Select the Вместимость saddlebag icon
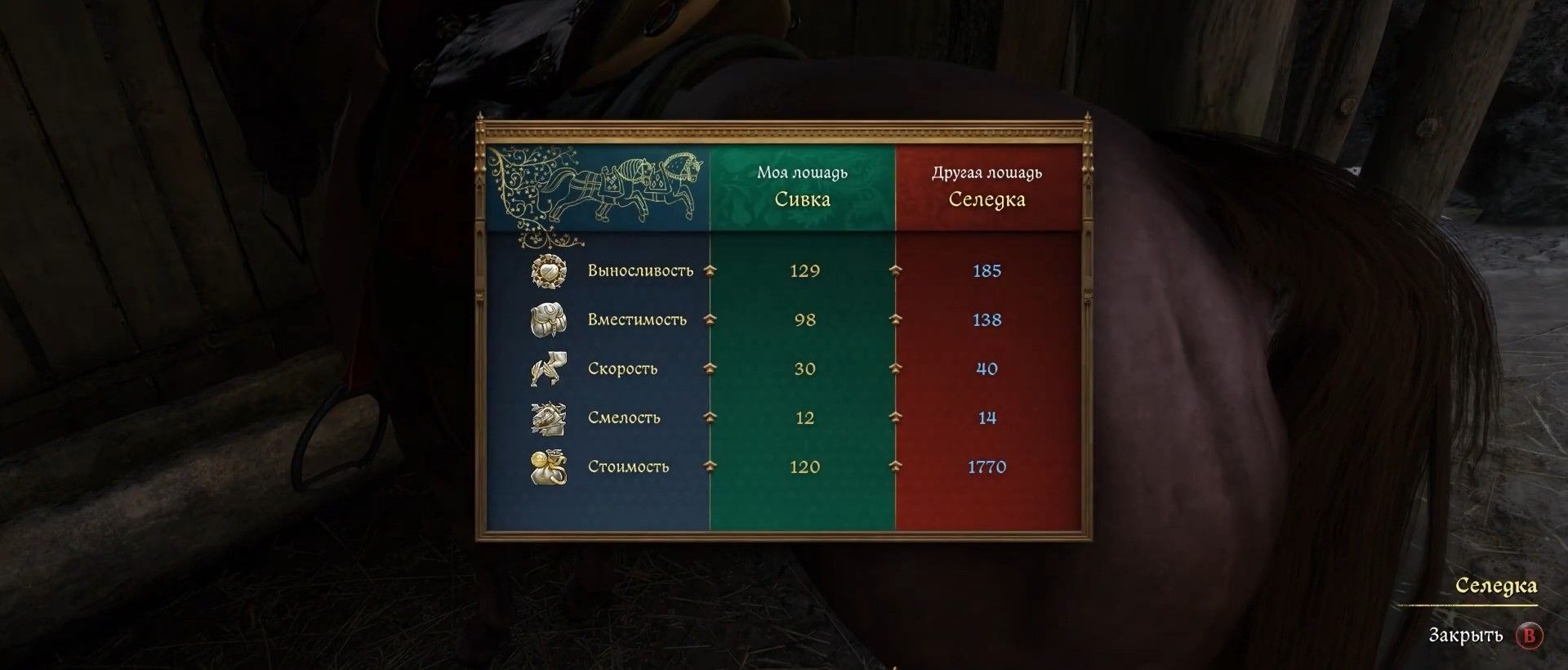This screenshot has width=1568, height=670. [x=547, y=319]
